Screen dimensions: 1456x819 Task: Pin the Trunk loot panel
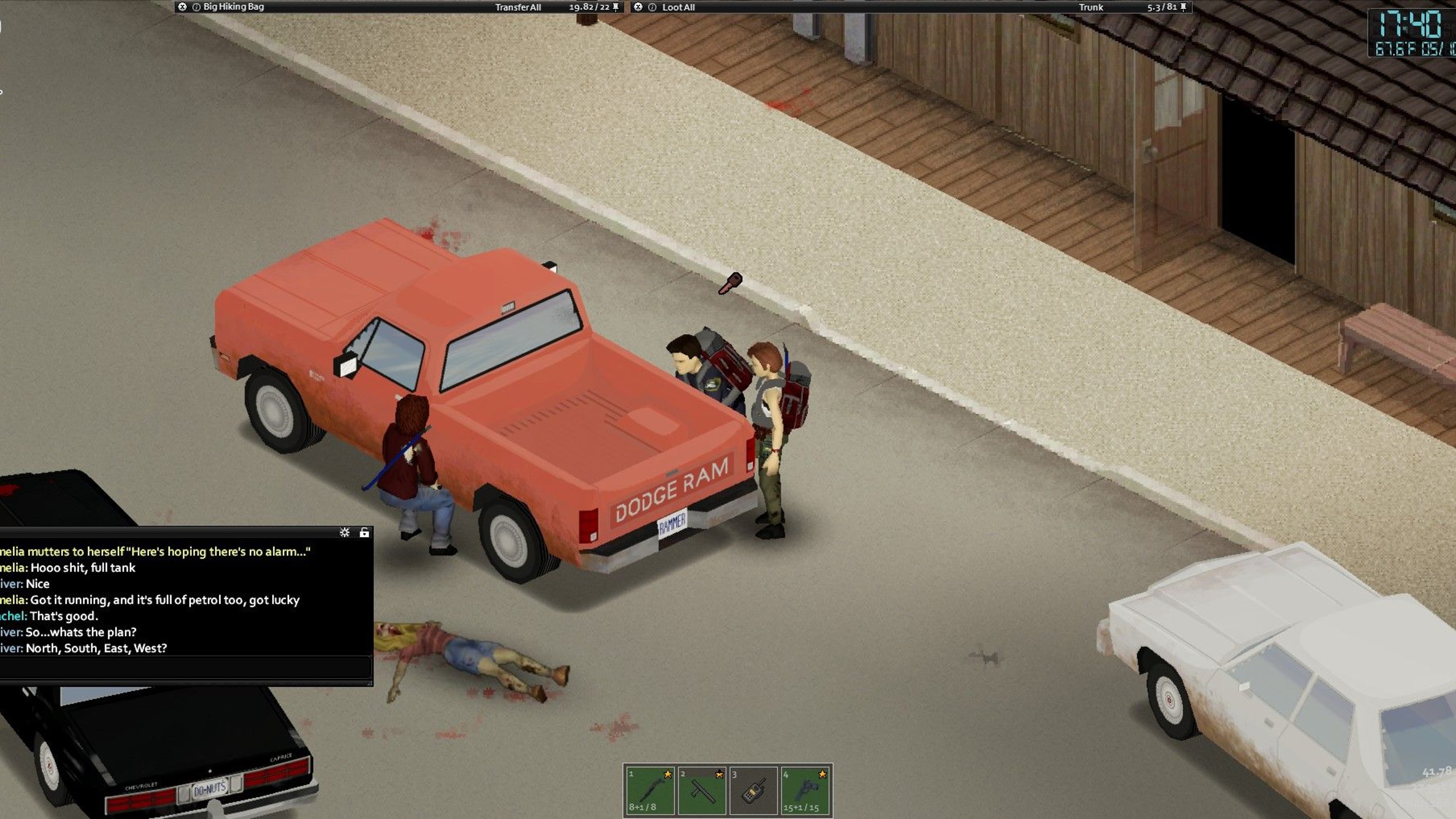[1183, 8]
